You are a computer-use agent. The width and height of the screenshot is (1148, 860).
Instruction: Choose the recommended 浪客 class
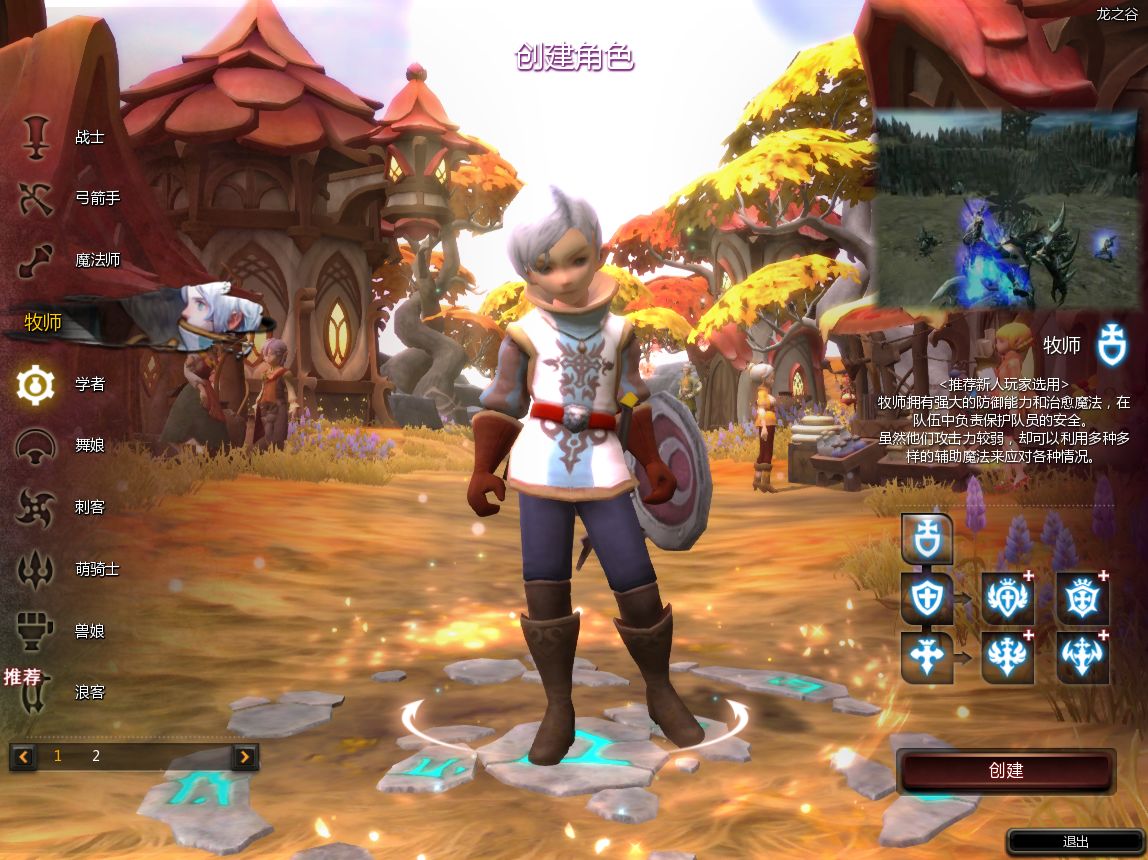click(60, 692)
